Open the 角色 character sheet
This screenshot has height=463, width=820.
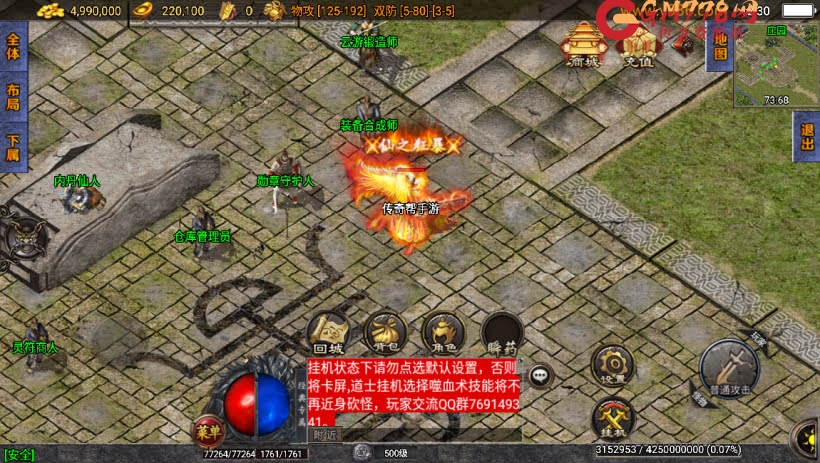[441, 334]
